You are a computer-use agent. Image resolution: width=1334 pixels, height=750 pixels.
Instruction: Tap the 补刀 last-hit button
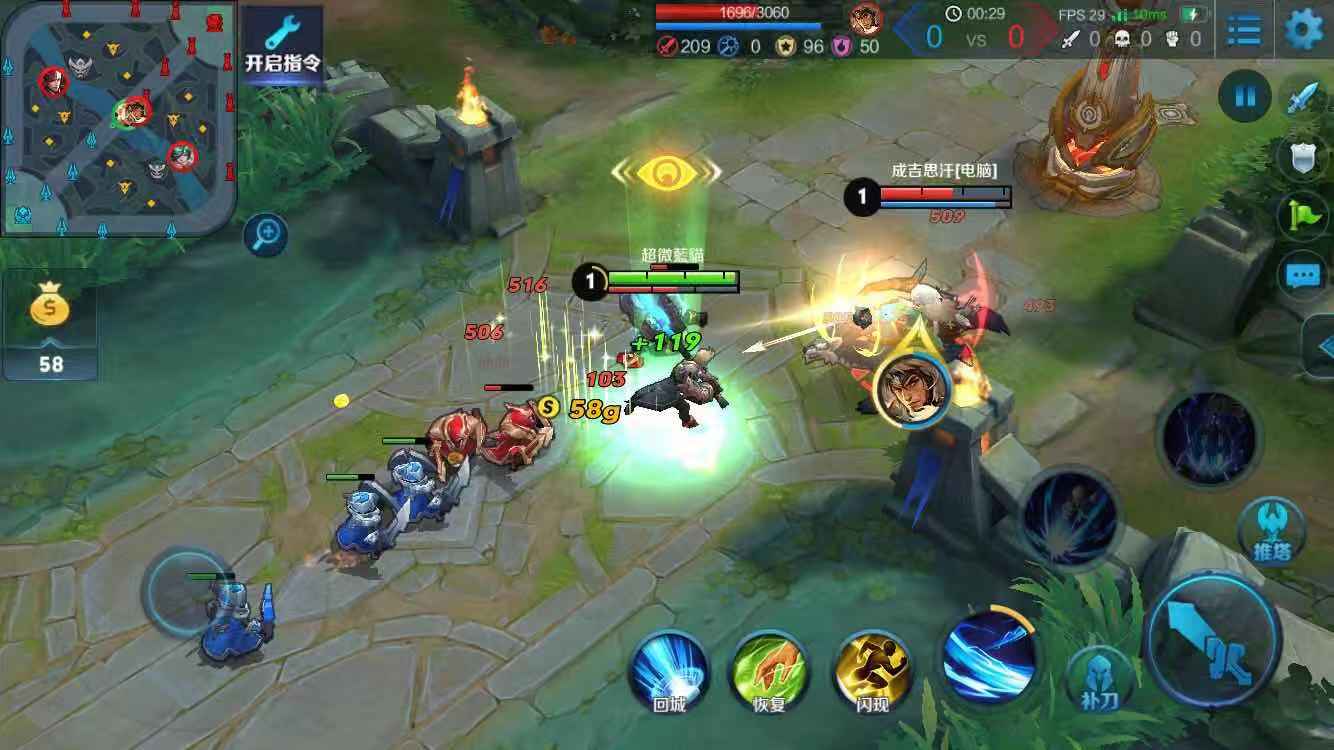1100,680
